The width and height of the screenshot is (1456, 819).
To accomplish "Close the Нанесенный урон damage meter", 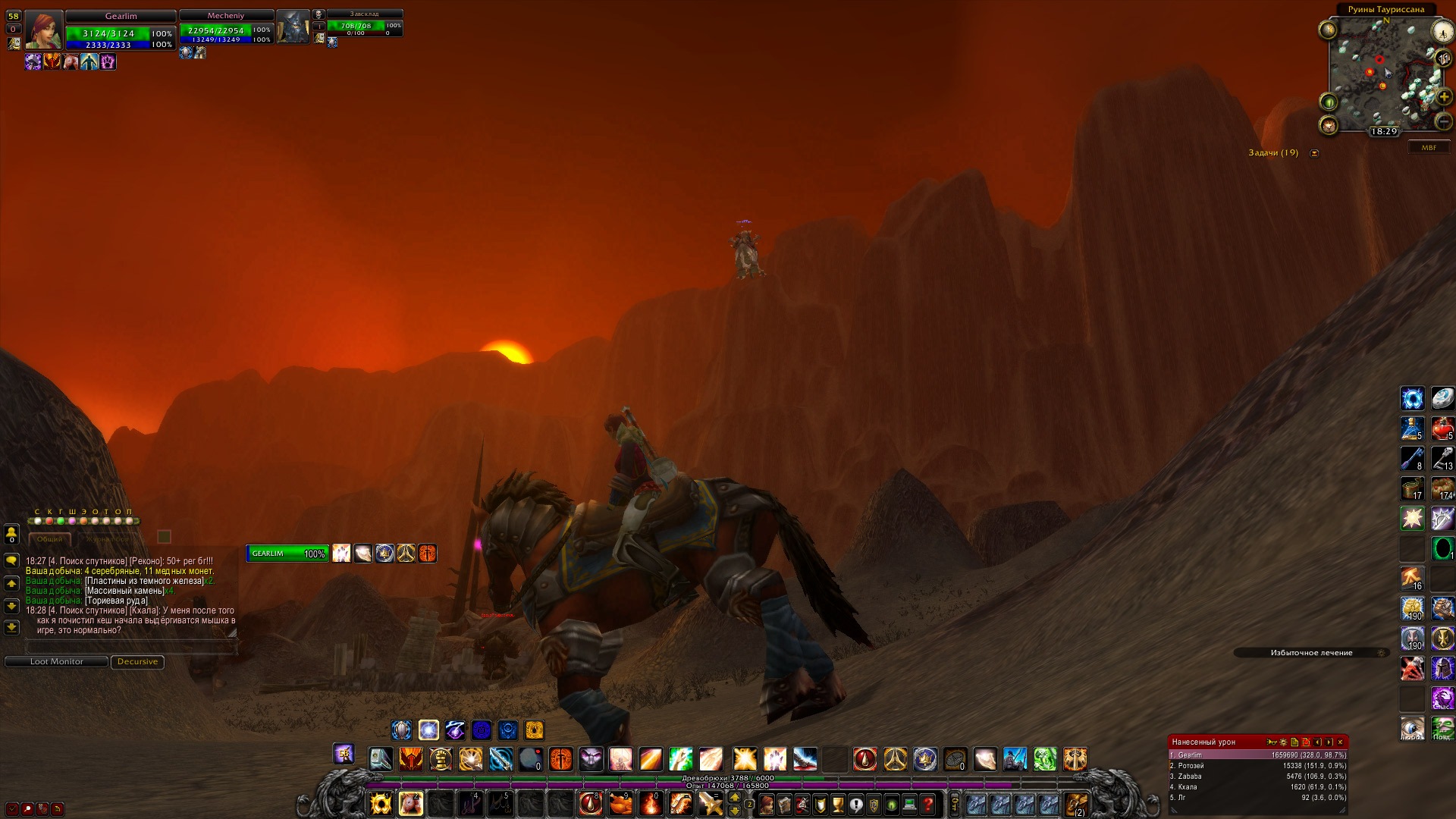I will [1340, 742].
